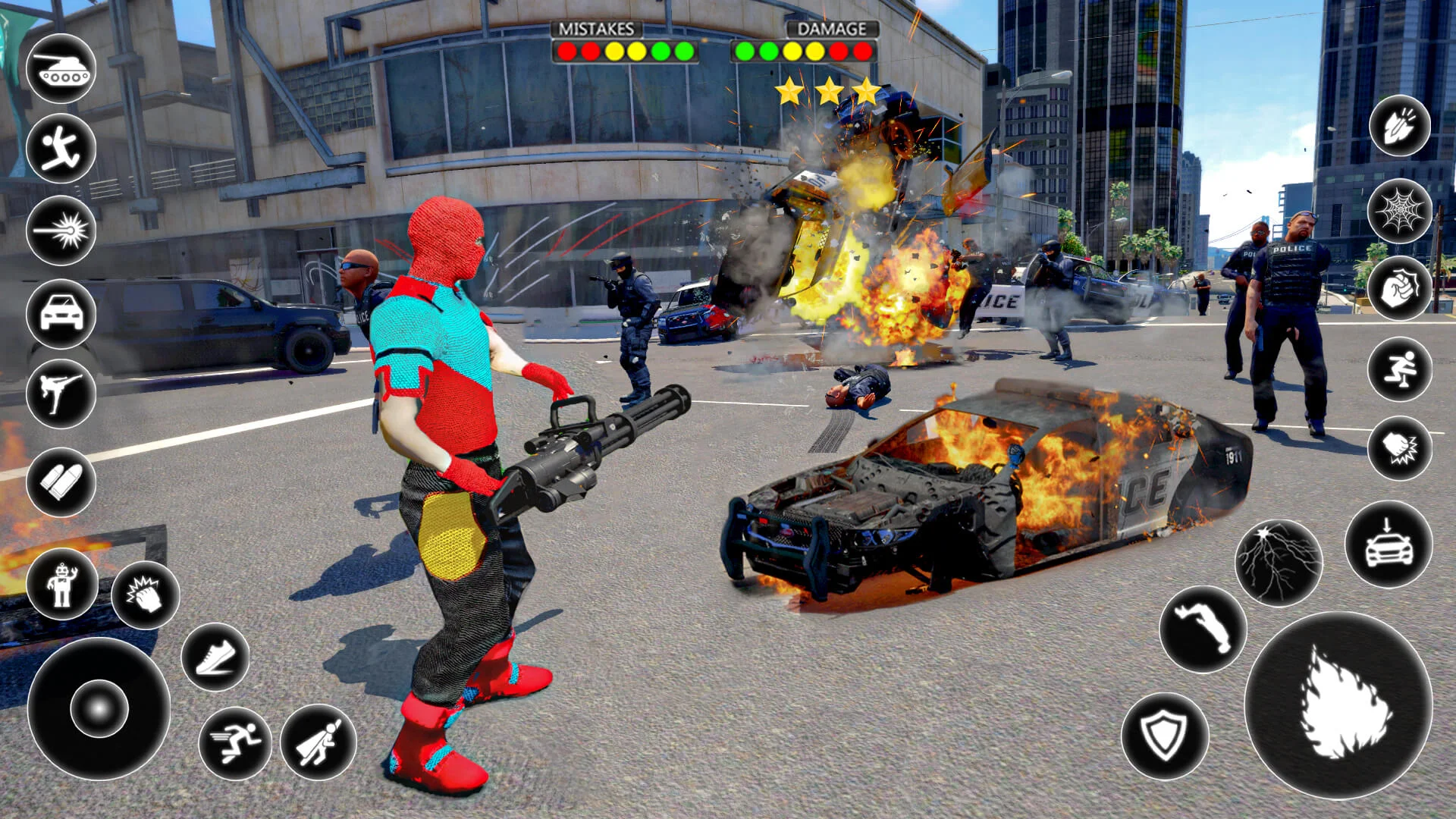Select the car vehicle button on left
The height and width of the screenshot is (819, 1456).
(61, 313)
